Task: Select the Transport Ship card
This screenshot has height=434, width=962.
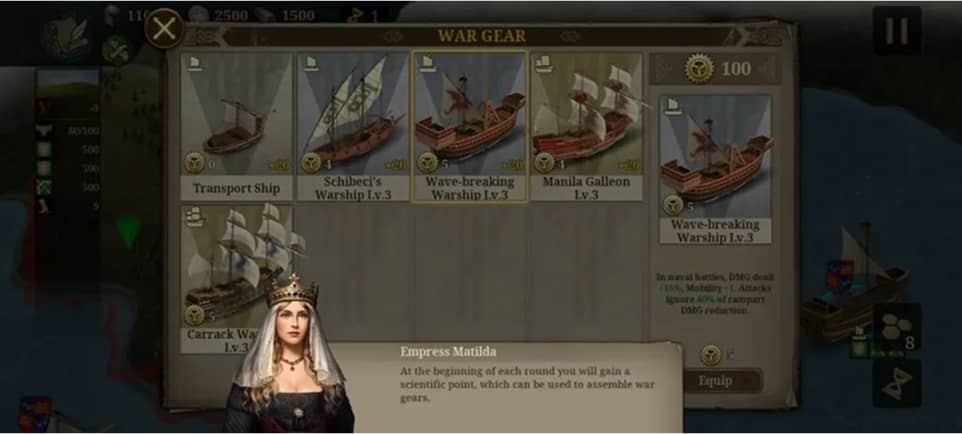Action: tap(237, 125)
